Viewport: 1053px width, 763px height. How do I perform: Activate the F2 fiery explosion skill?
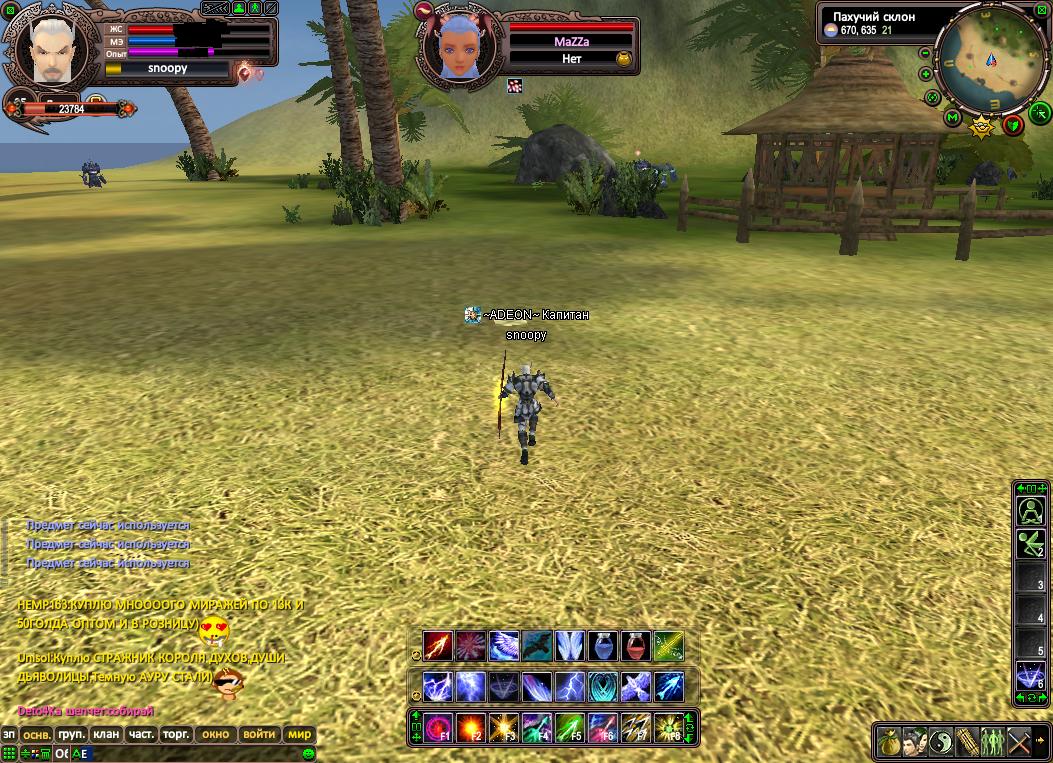pos(471,727)
